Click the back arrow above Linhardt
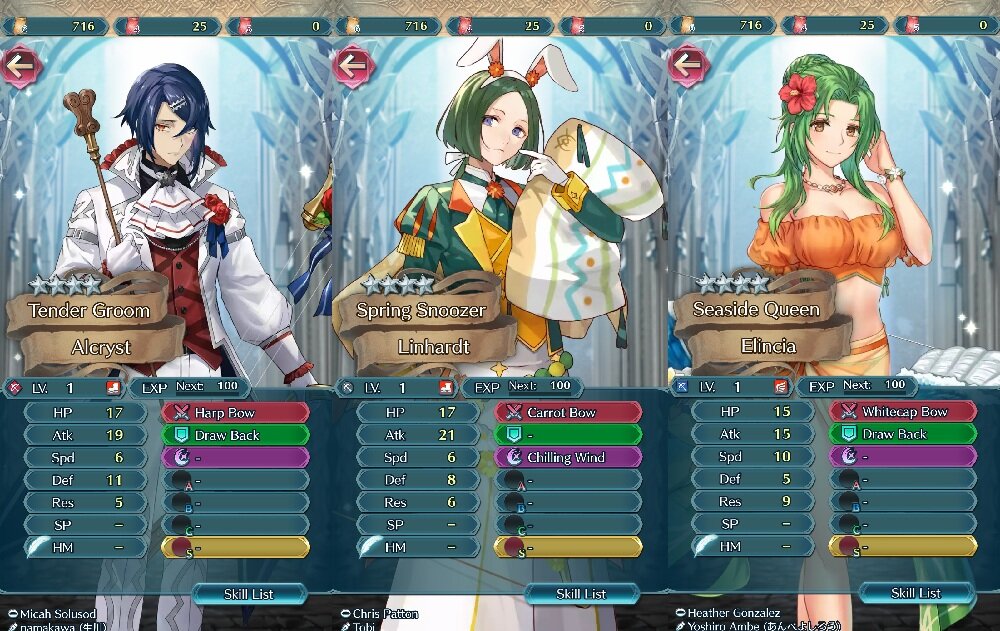This screenshot has width=1000, height=631. click(x=354, y=66)
